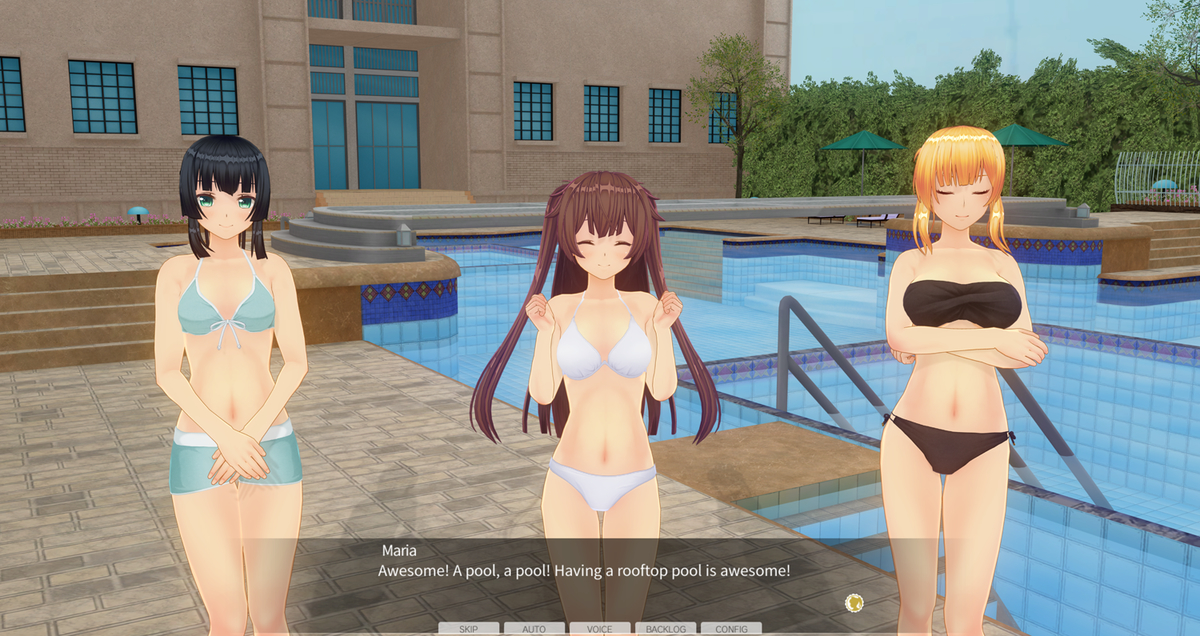Open the BACKLOG of past dialogue
This screenshot has width=1200, height=636.
tap(666, 629)
